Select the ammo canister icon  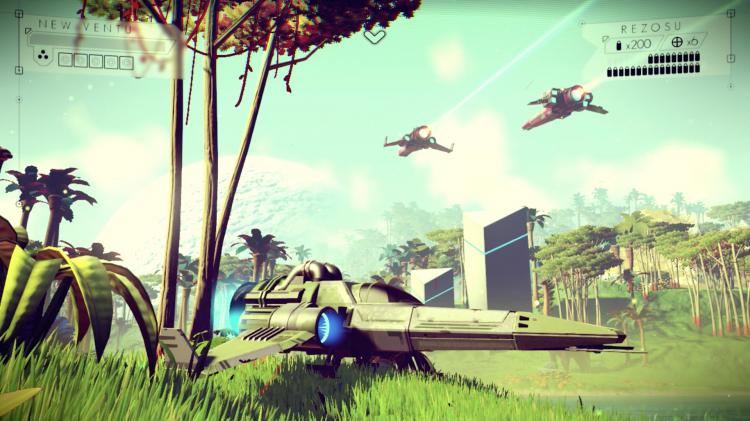click(x=618, y=45)
